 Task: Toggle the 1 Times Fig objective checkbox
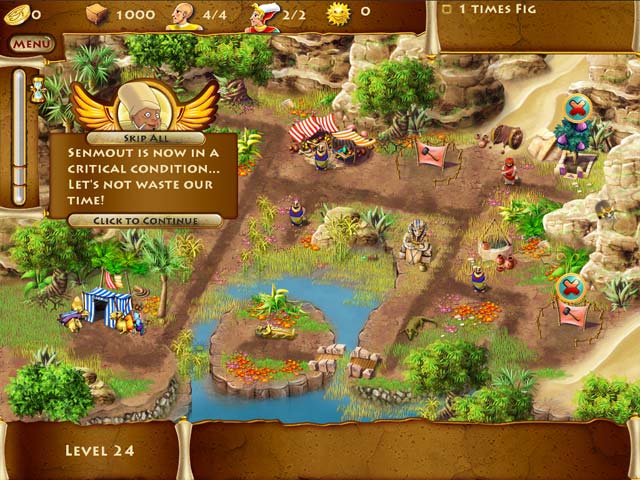coord(446,9)
